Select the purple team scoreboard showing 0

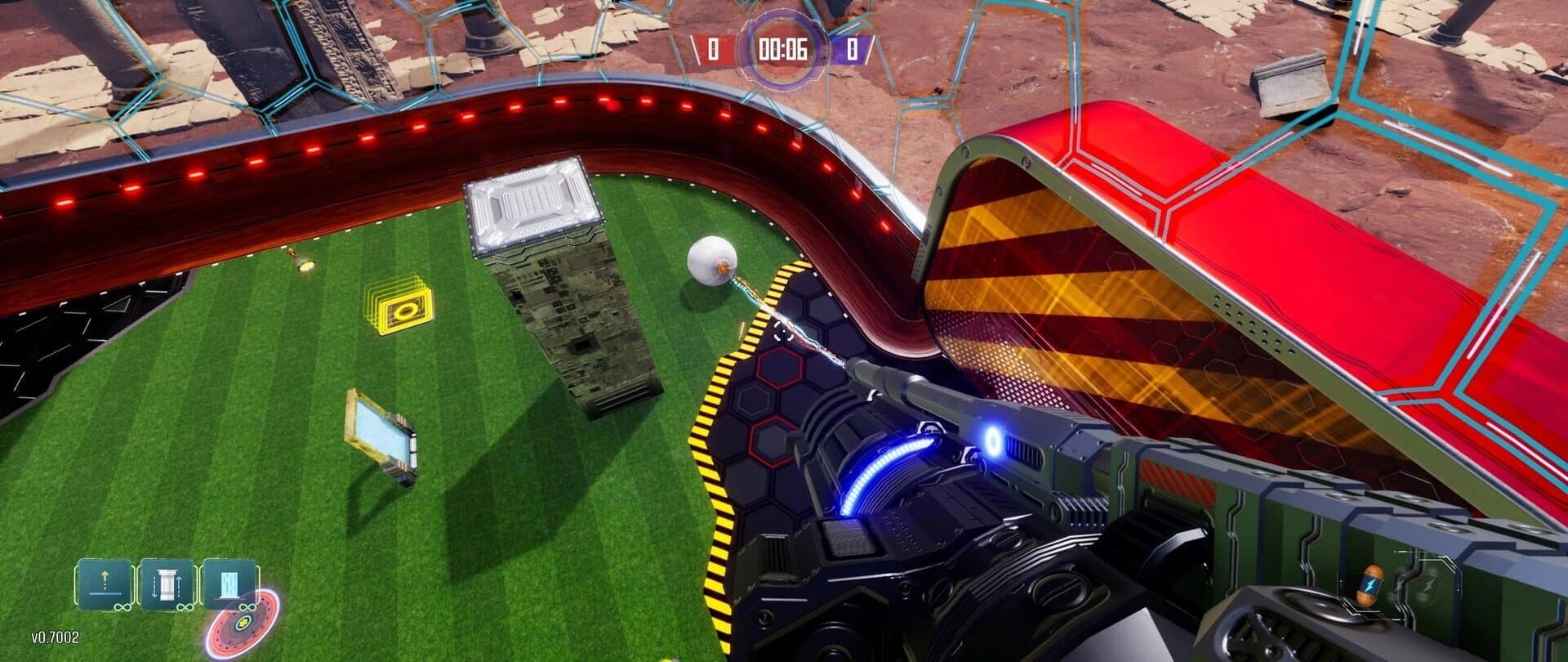point(853,51)
